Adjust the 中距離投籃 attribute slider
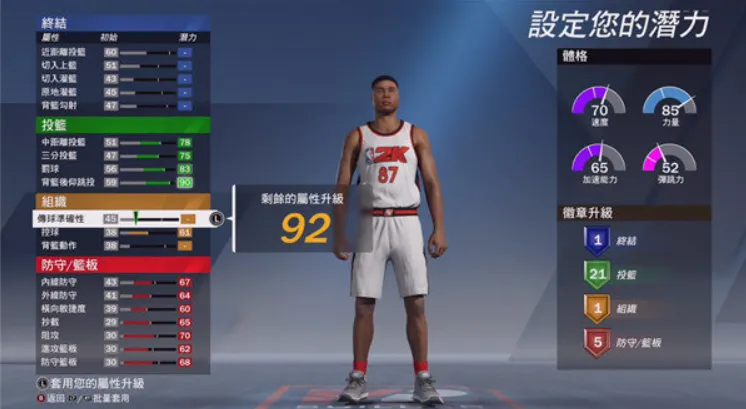 click(148, 143)
